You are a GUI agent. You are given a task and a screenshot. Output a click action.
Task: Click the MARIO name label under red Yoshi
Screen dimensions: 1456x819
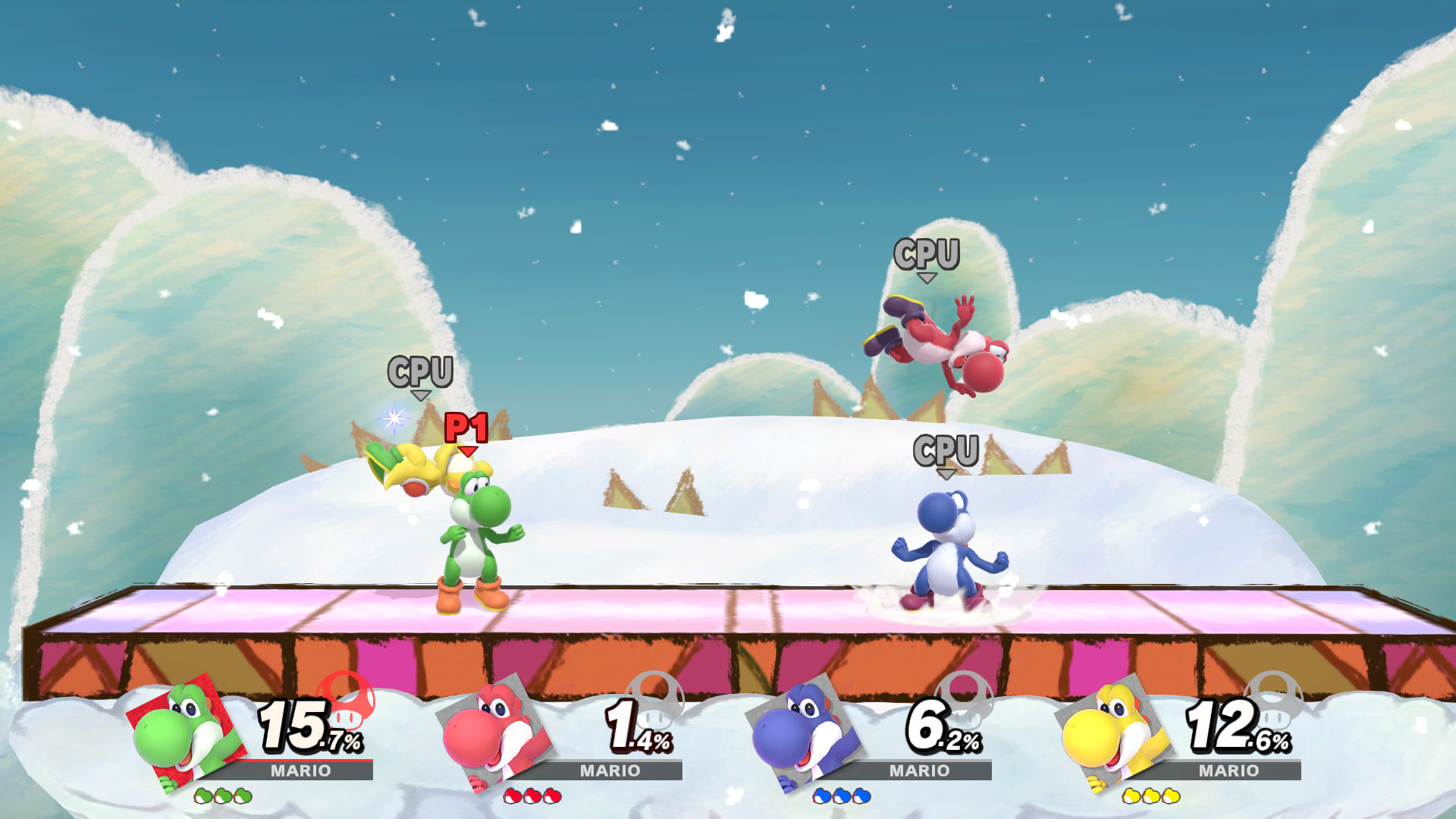[x=610, y=770]
